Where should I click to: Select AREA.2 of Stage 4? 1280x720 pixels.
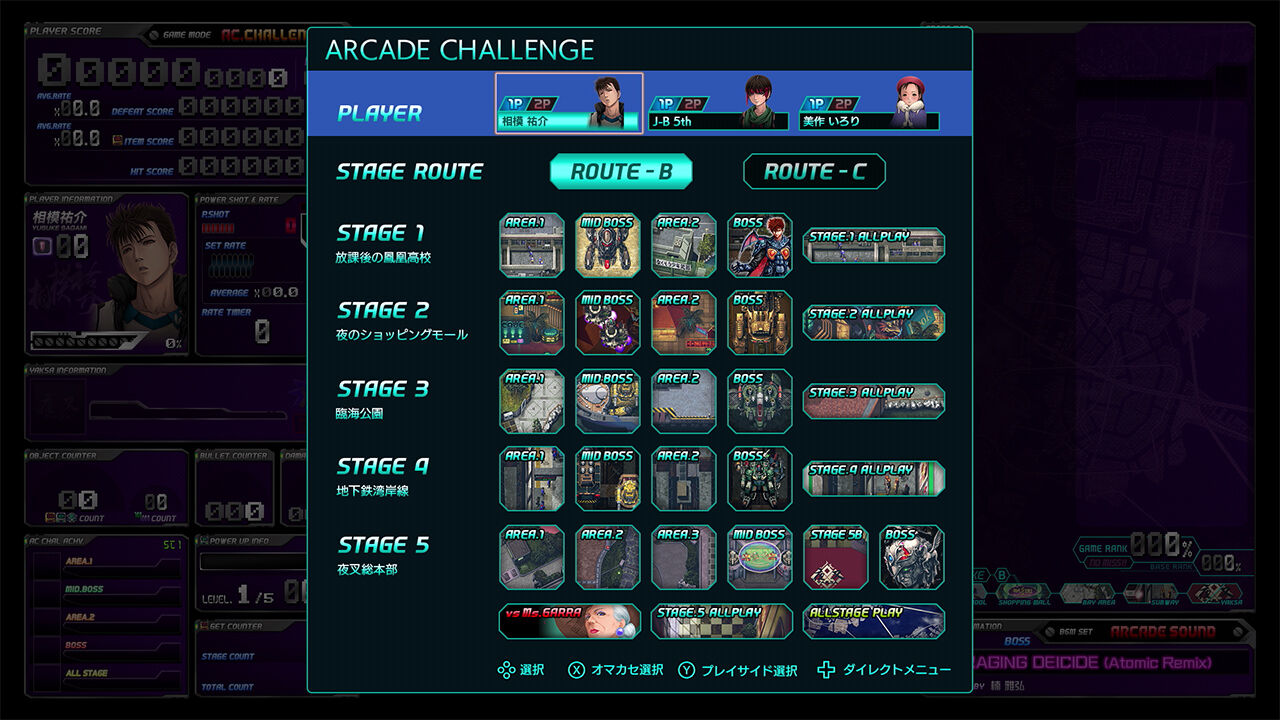(x=684, y=478)
